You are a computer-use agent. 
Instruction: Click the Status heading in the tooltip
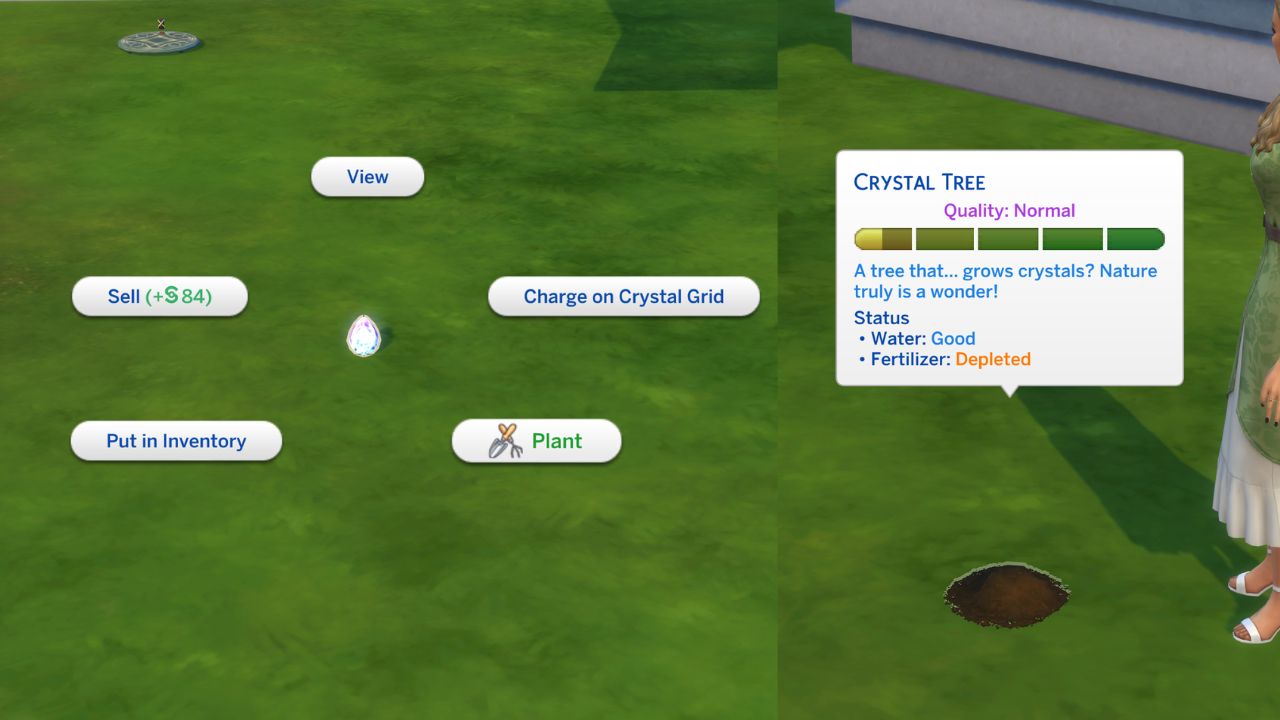point(881,318)
